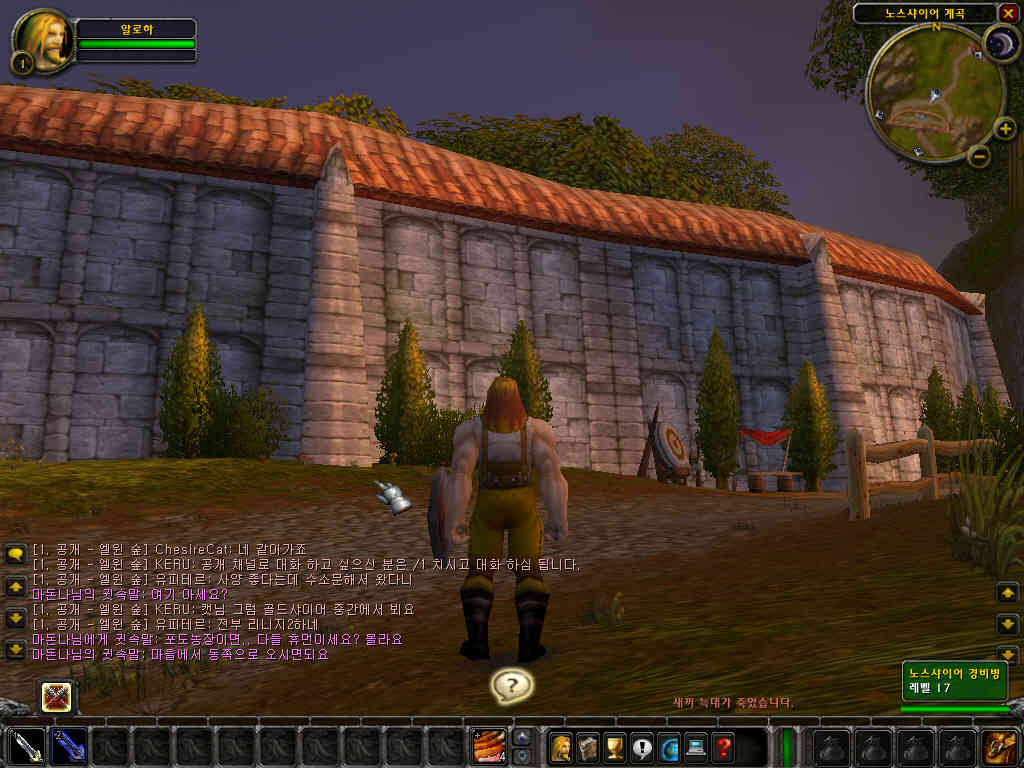Use the blue ability in slot two
Image resolution: width=1024 pixels, height=768 pixels.
click(69, 746)
